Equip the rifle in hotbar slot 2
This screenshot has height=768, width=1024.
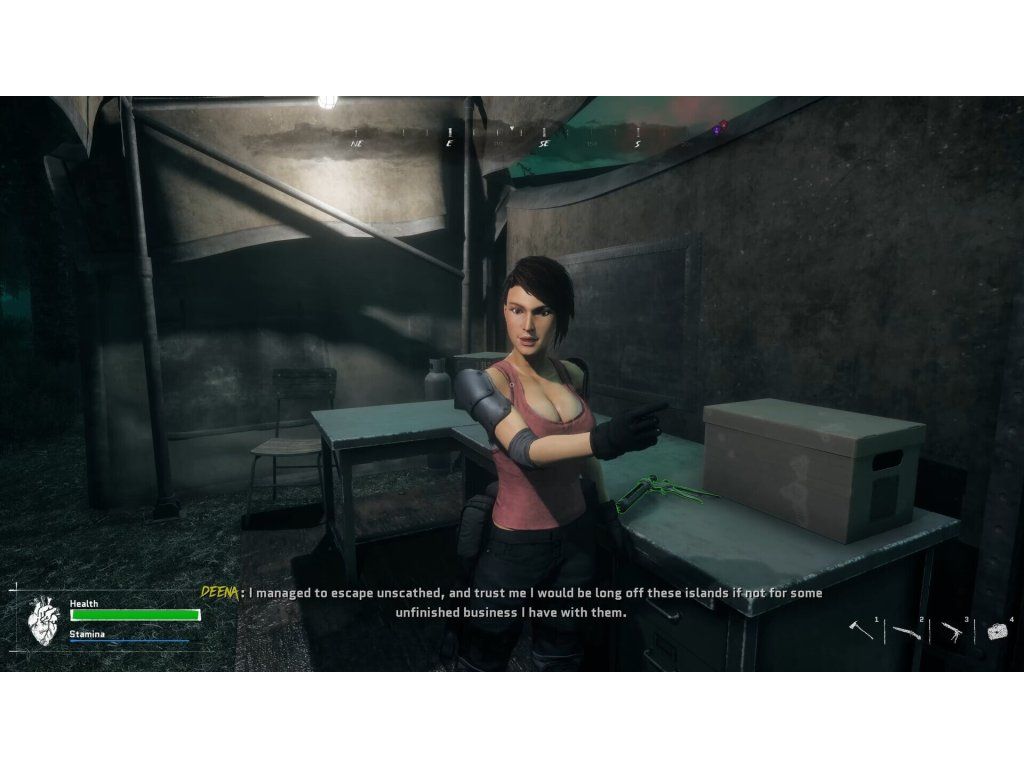pyautogui.click(x=906, y=632)
